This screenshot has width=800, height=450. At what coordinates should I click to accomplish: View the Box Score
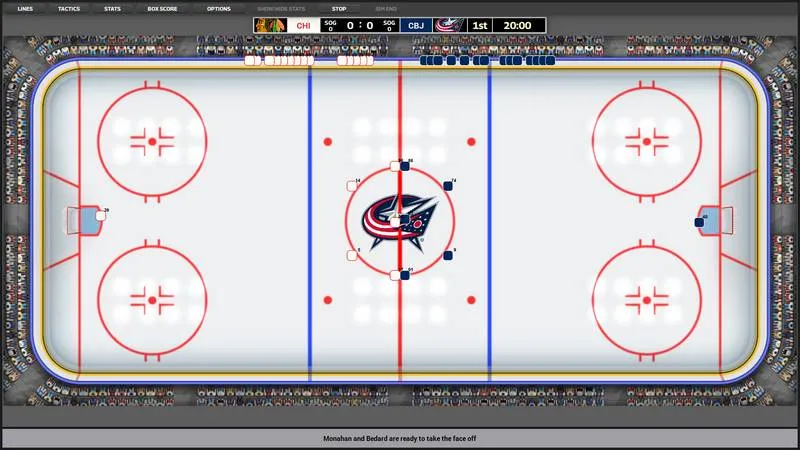pos(162,8)
